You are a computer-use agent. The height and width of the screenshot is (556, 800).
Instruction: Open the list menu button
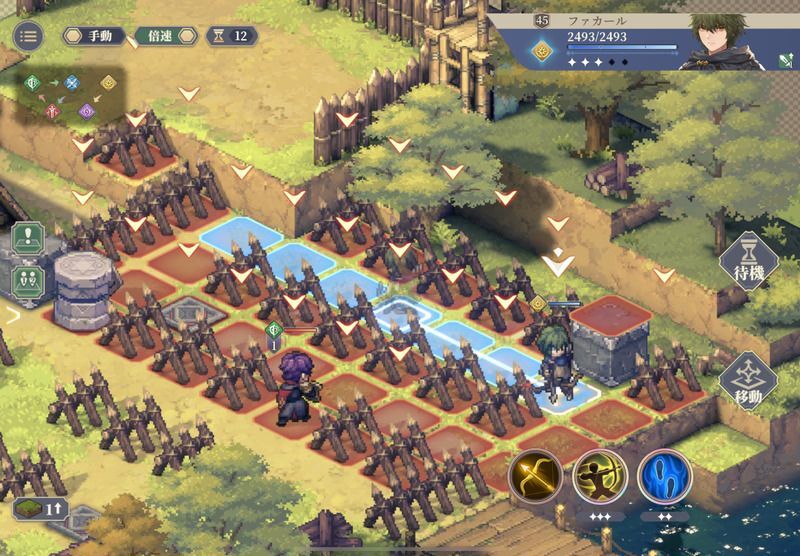tap(27, 36)
